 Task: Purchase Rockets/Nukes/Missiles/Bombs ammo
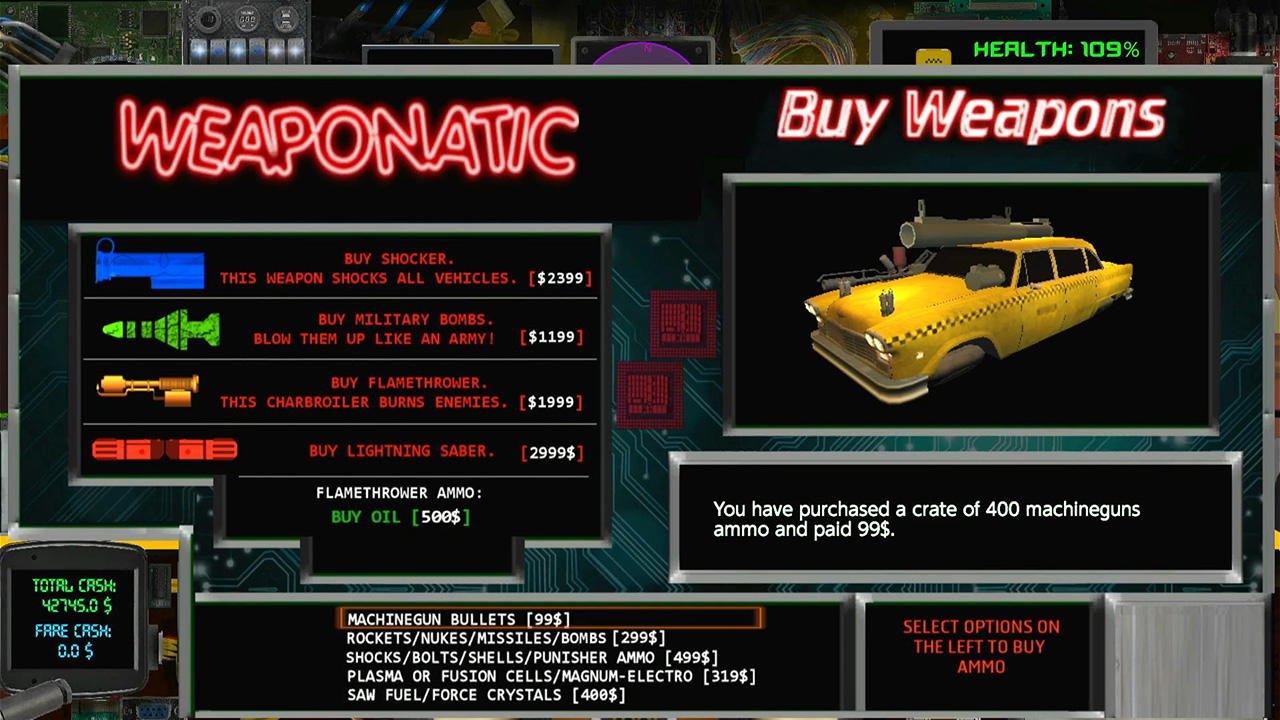(505, 637)
